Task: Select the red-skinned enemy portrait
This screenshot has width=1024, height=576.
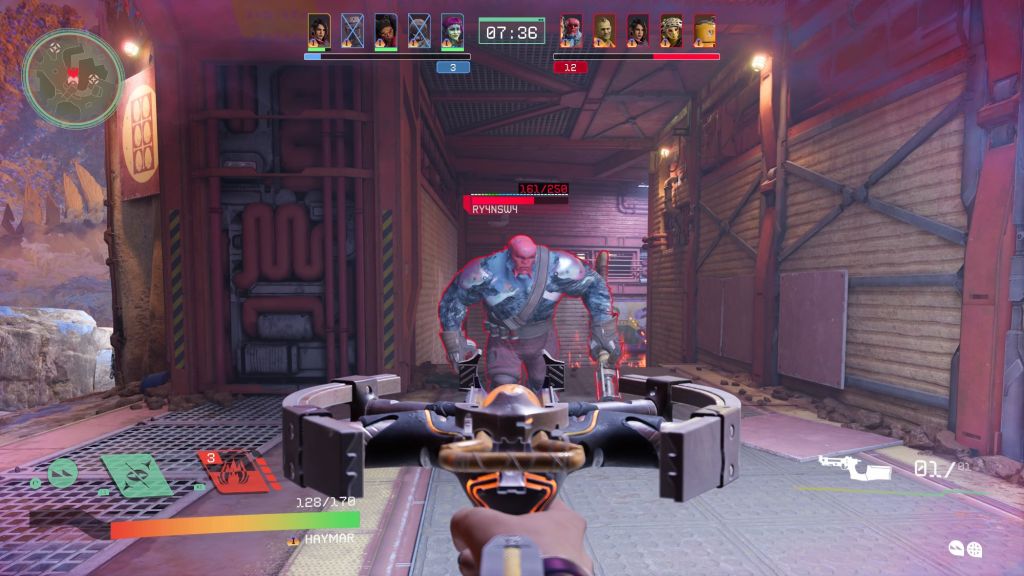Action: click(571, 29)
